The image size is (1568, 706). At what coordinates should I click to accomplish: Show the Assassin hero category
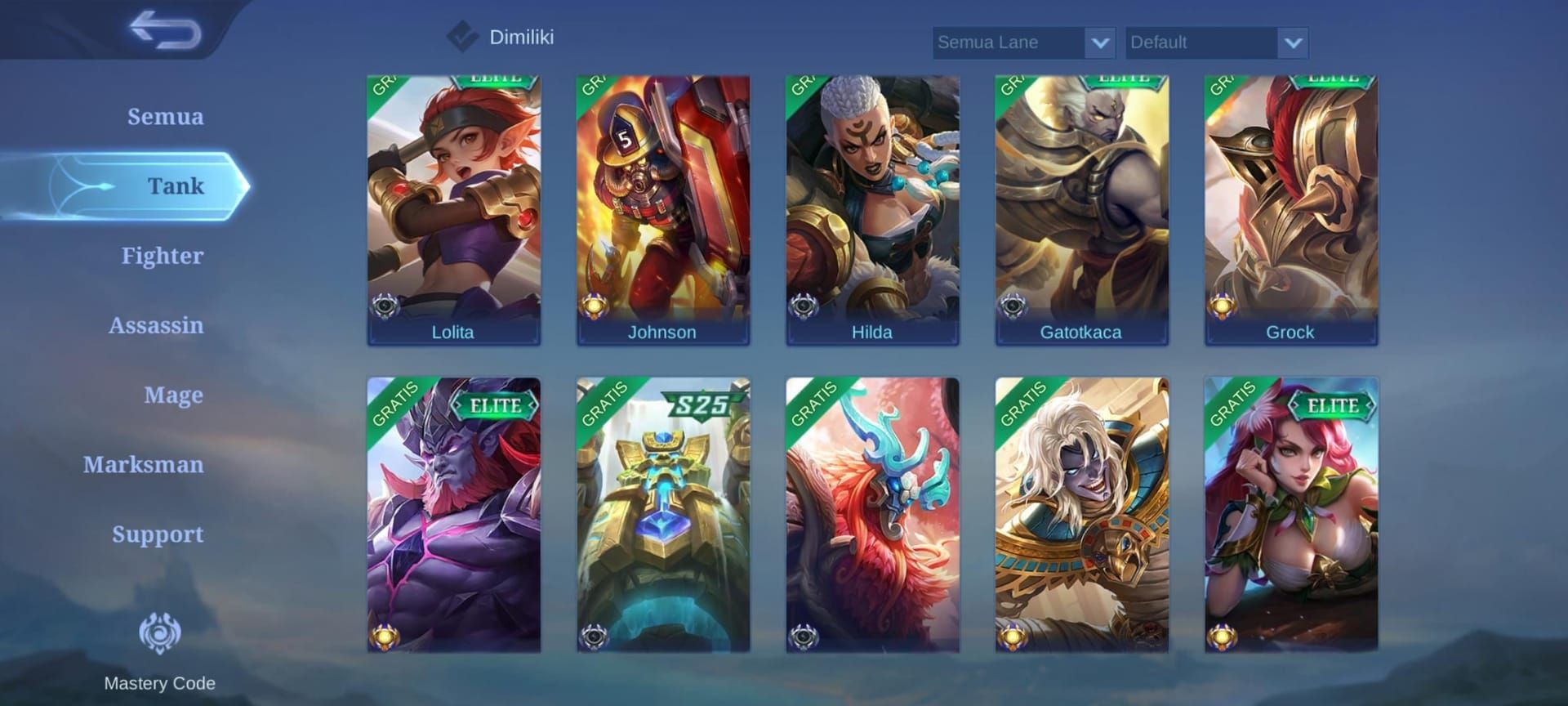click(156, 325)
